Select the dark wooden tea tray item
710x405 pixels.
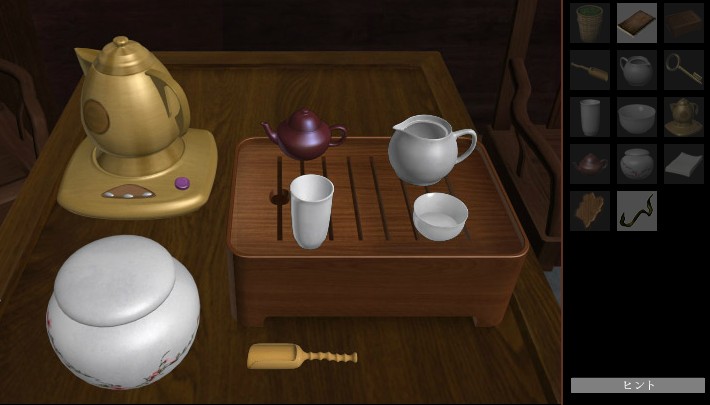click(x=684, y=23)
